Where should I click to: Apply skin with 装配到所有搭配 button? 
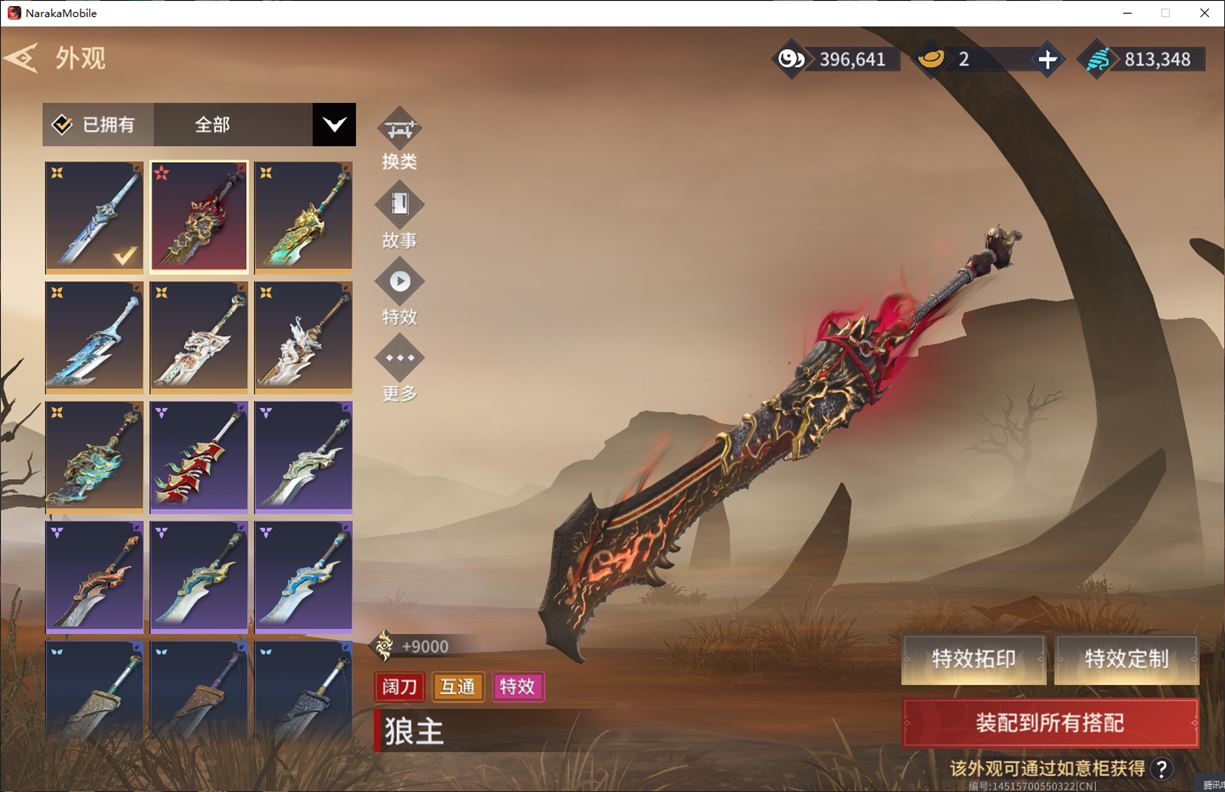[x=1050, y=723]
